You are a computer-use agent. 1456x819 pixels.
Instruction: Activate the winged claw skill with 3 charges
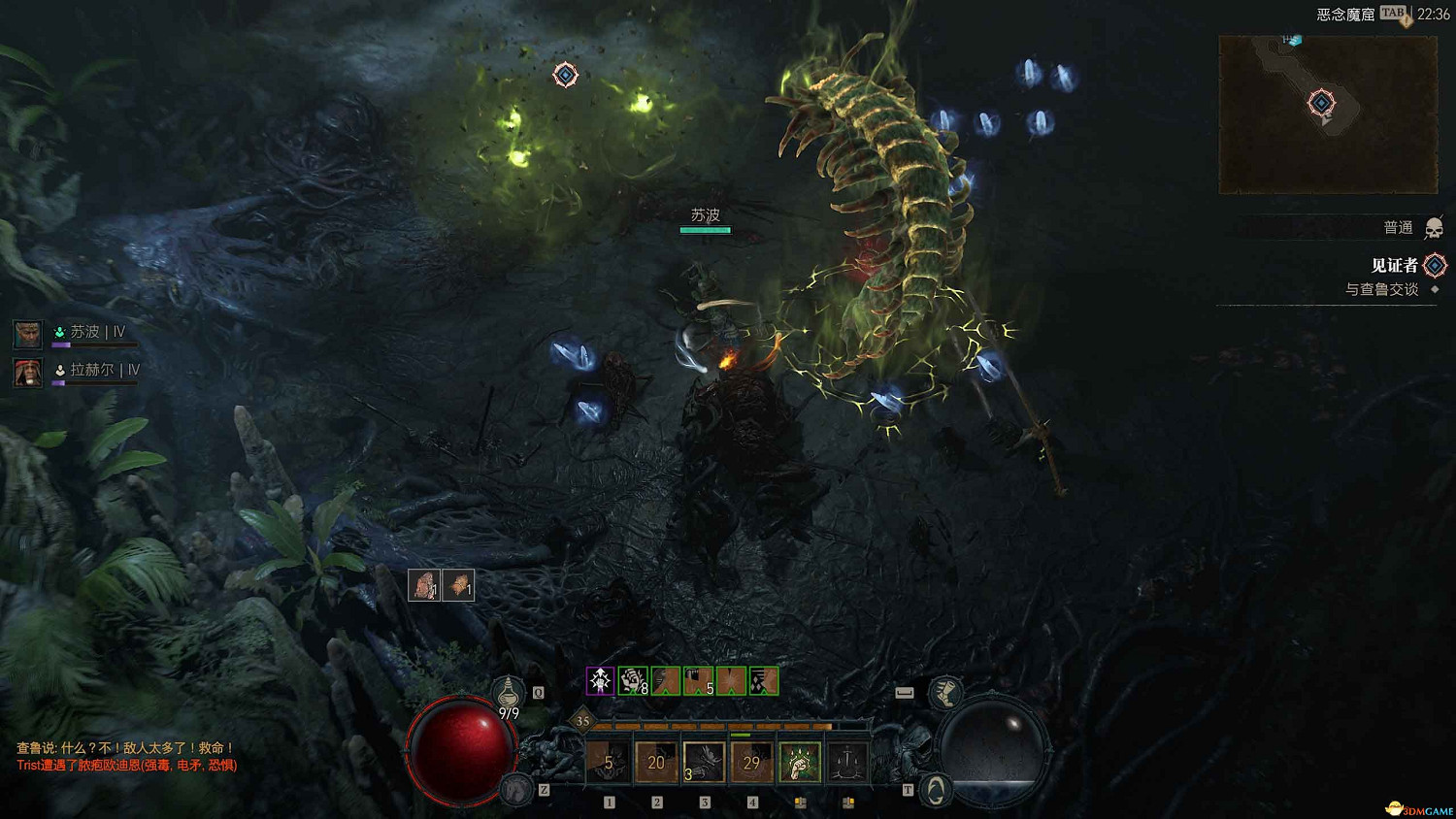(x=704, y=762)
